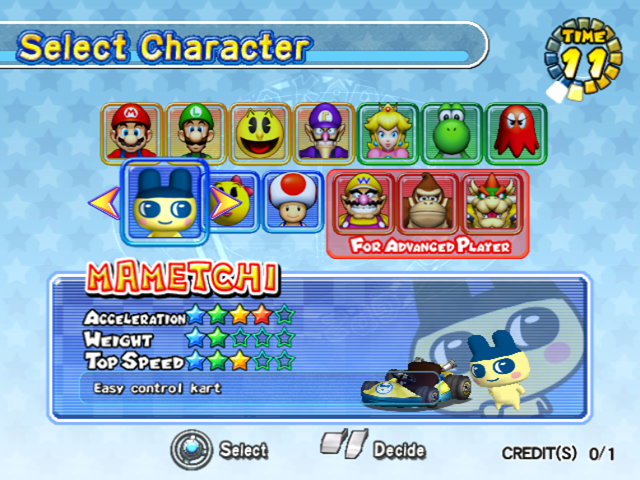Select Waluigi's portrait
Screen dimensions: 640x480
pyautogui.click(x=325, y=134)
